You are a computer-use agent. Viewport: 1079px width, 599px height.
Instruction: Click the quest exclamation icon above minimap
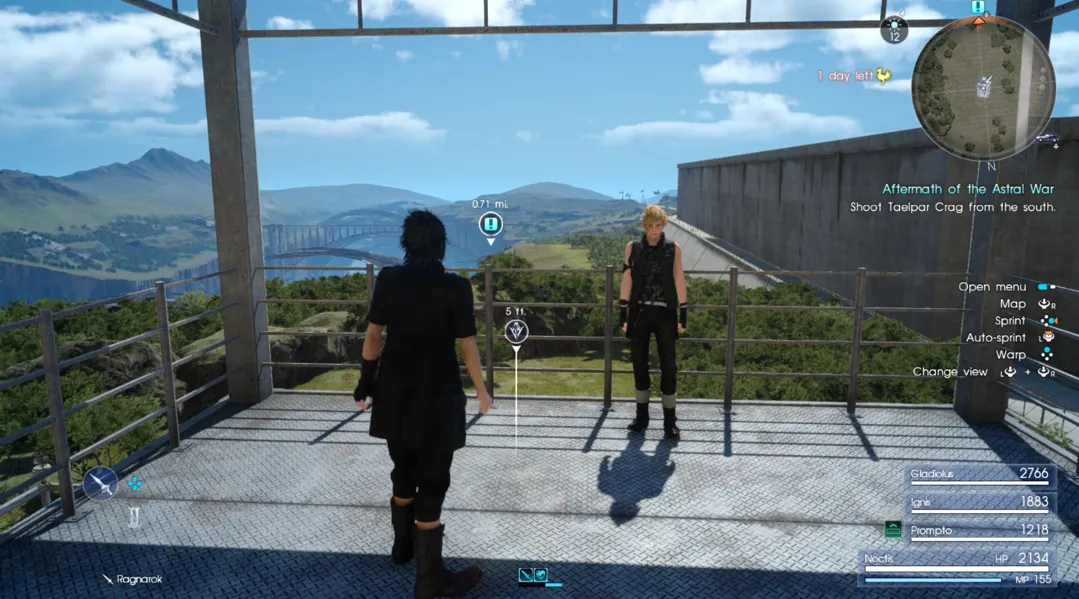click(x=978, y=8)
